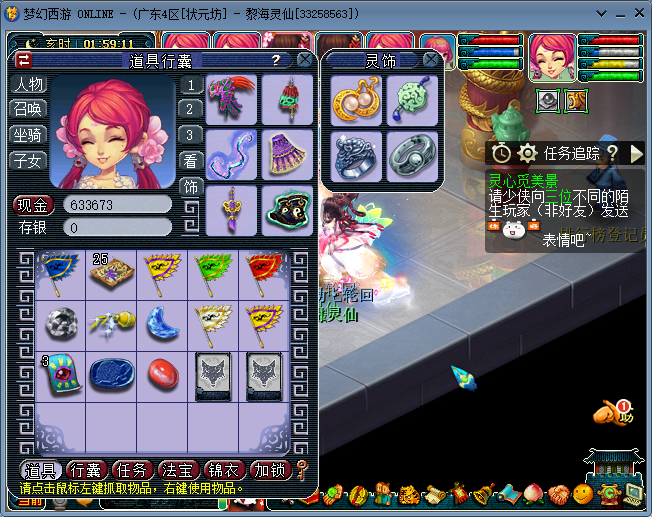Click the 现金 cash button
This screenshot has width=652, height=517.
pos(33,205)
